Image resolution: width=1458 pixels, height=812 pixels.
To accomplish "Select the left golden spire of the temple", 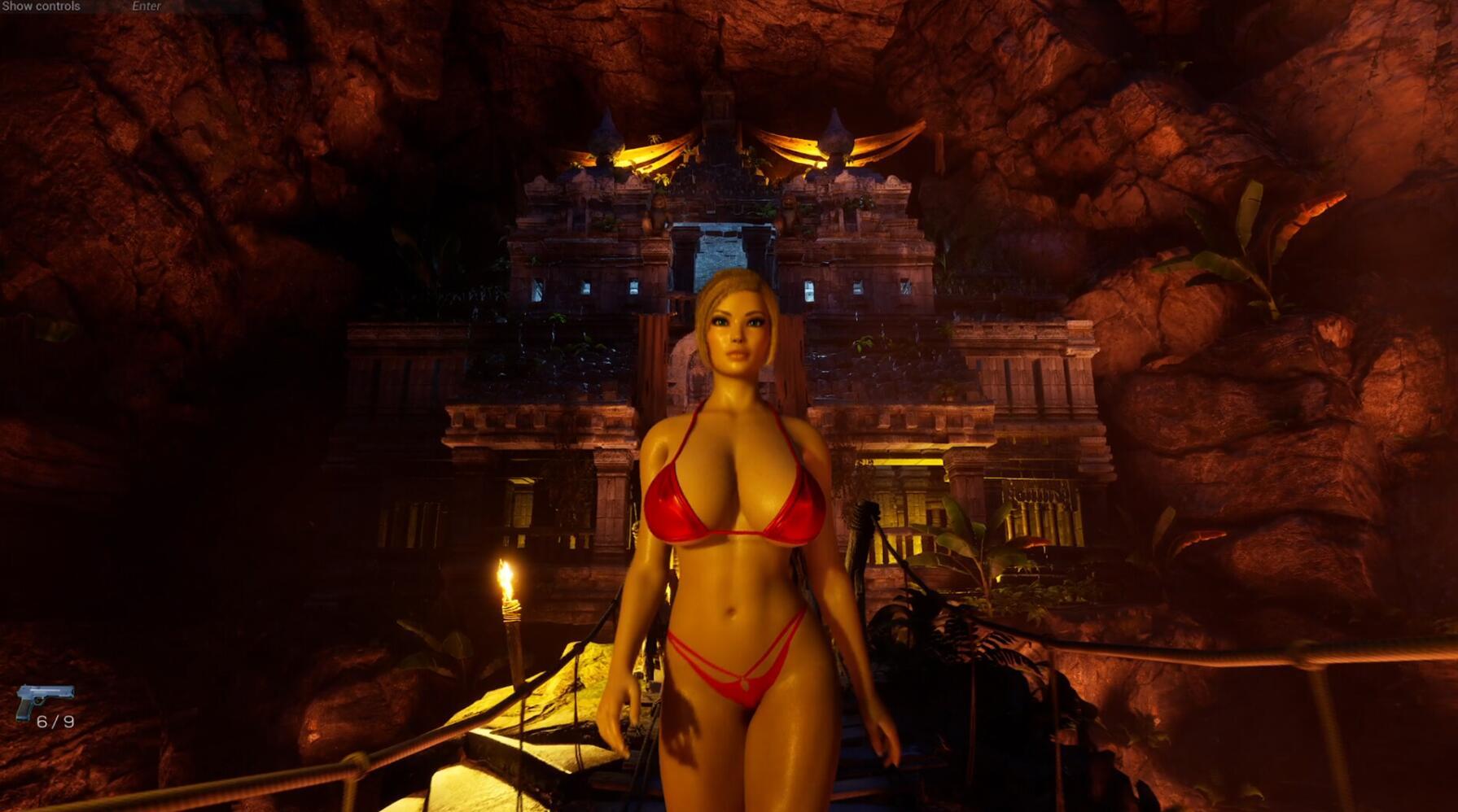I will pyautogui.click(x=606, y=134).
